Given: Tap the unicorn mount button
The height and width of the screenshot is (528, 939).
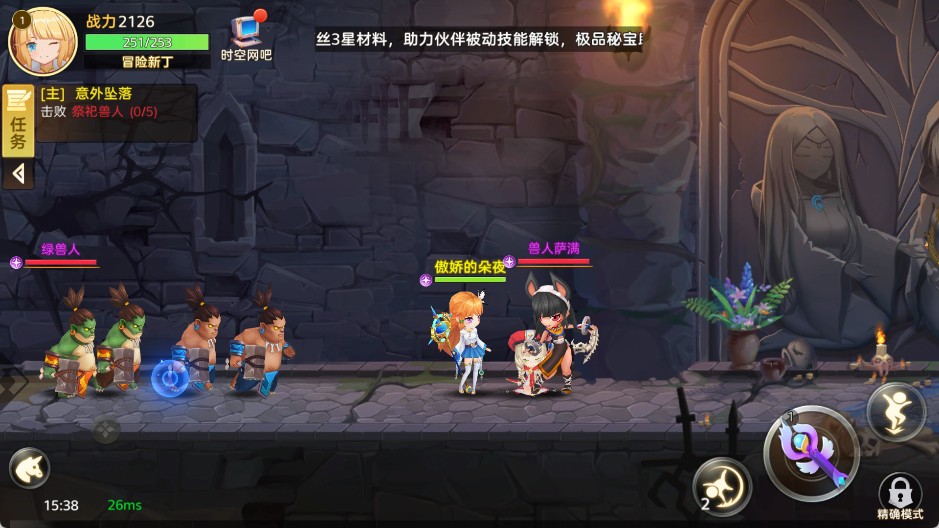Looking at the screenshot, I should [x=28, y=468].
